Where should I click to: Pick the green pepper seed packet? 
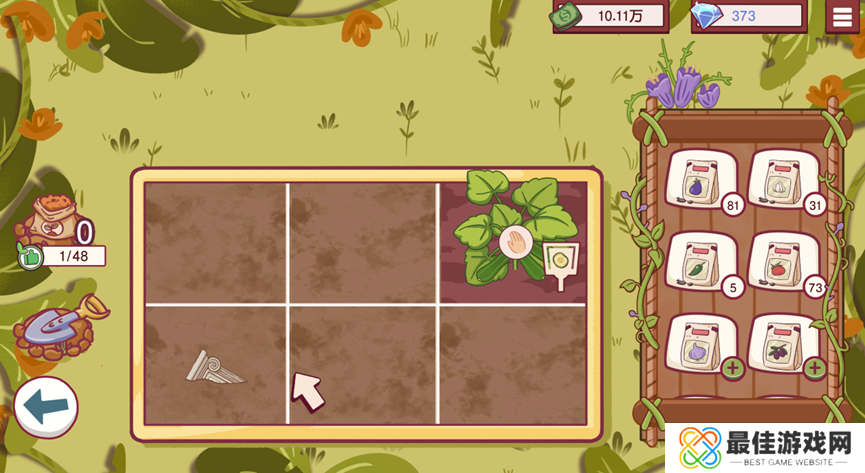pos(695,263)
